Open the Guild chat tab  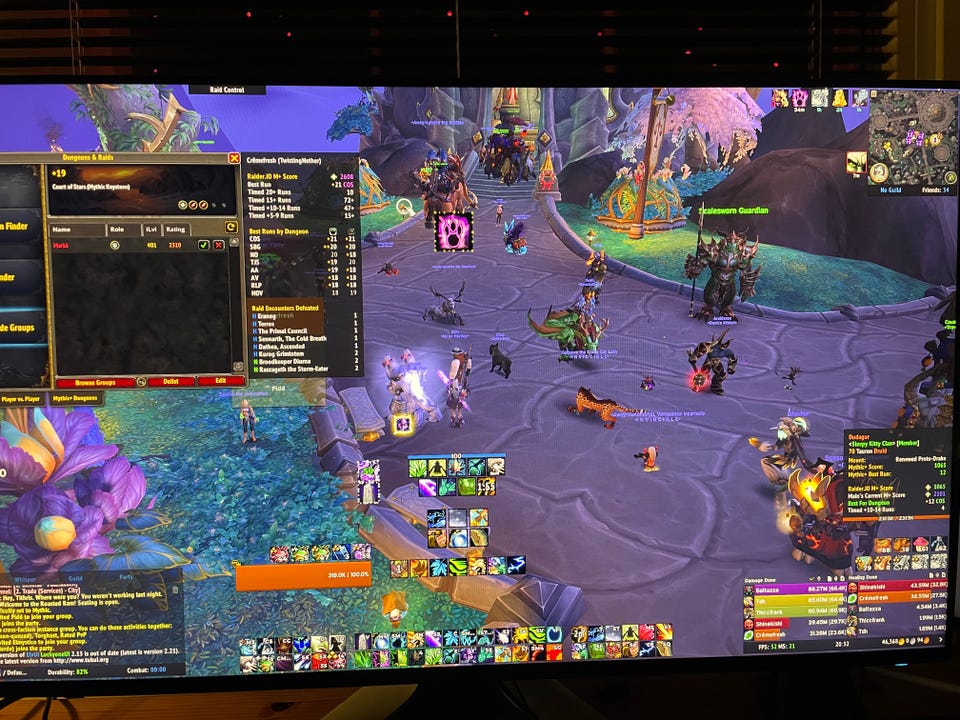(x=75, y=576)
